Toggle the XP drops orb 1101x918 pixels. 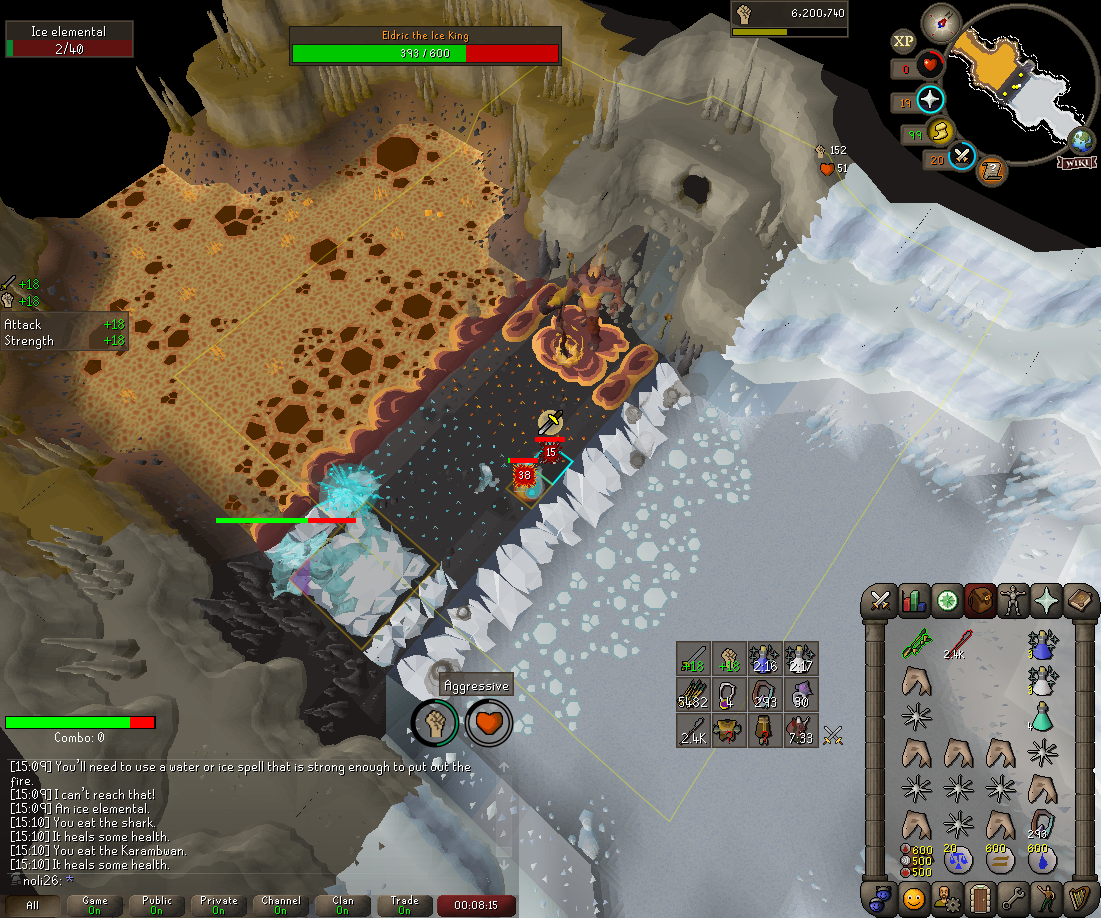point(903,41)
